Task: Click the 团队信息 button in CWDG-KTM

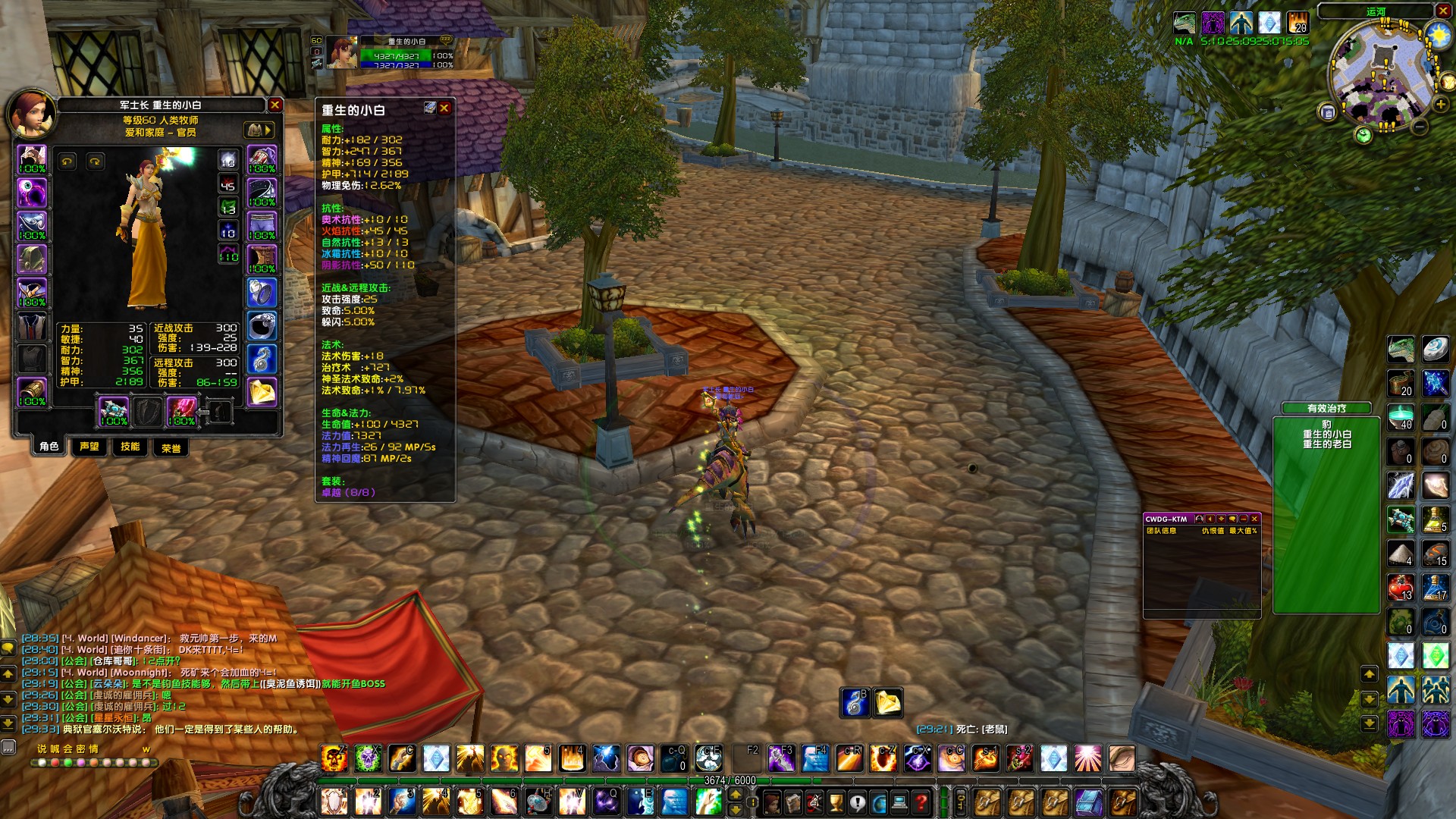Action: pos(1163,531)
